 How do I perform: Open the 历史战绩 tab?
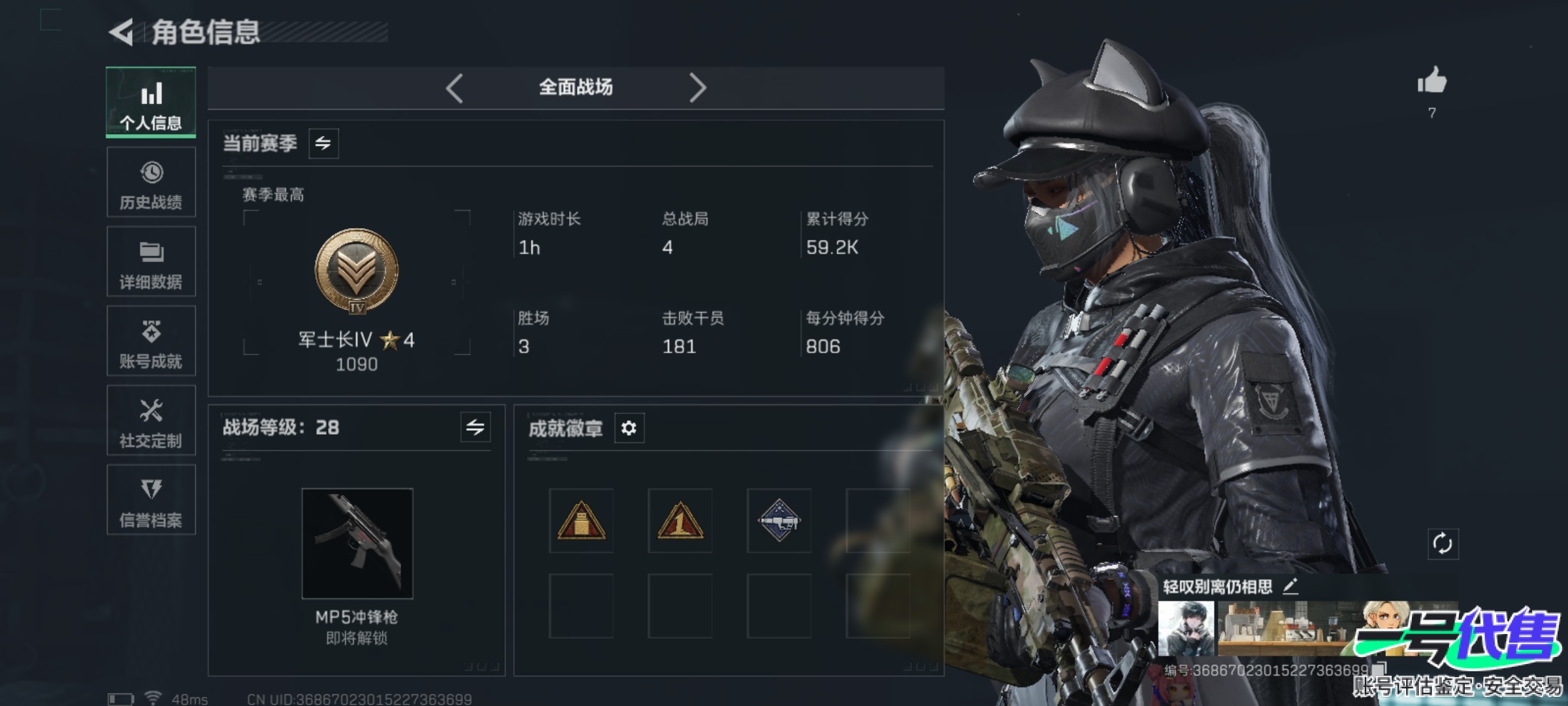pyautogui.click(x=151, y=182)
